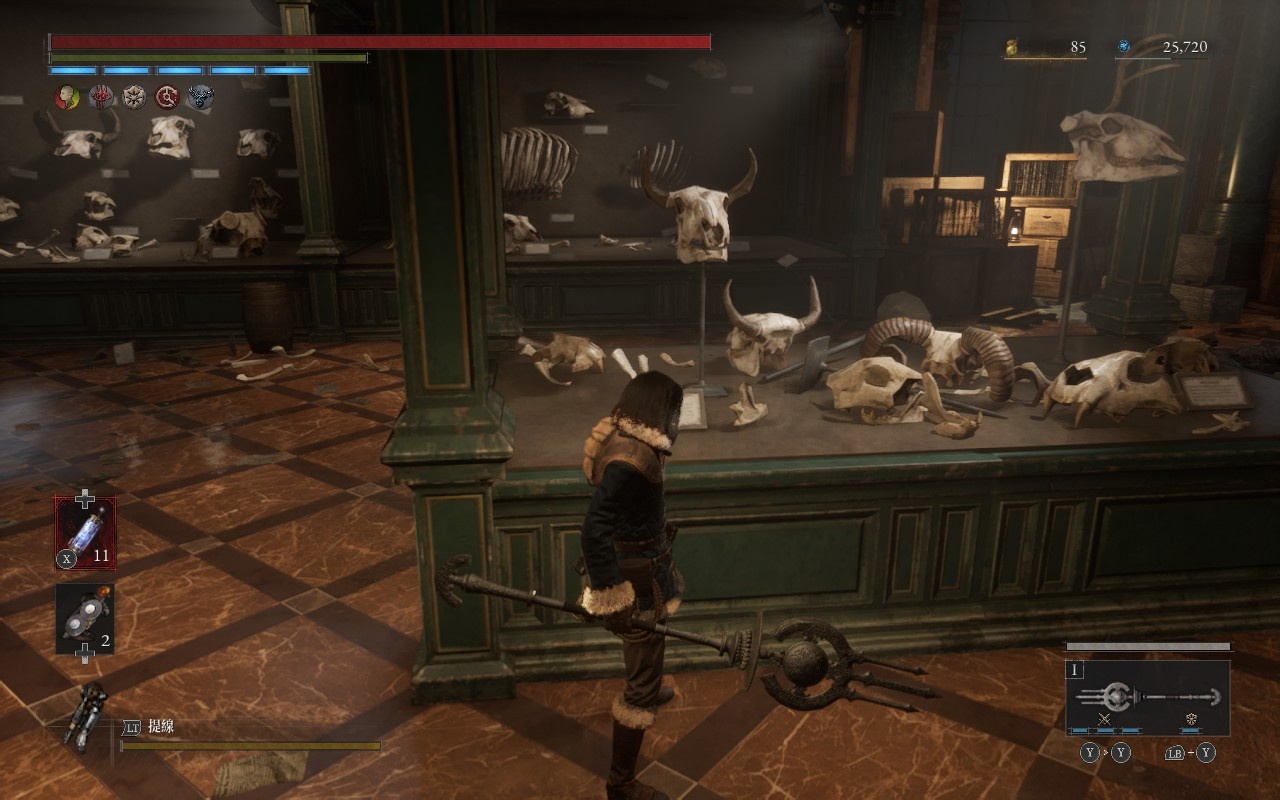Click the gold currency icon beside 85
Viewport: 1280px width, 800px height.
click(1012, 46)
